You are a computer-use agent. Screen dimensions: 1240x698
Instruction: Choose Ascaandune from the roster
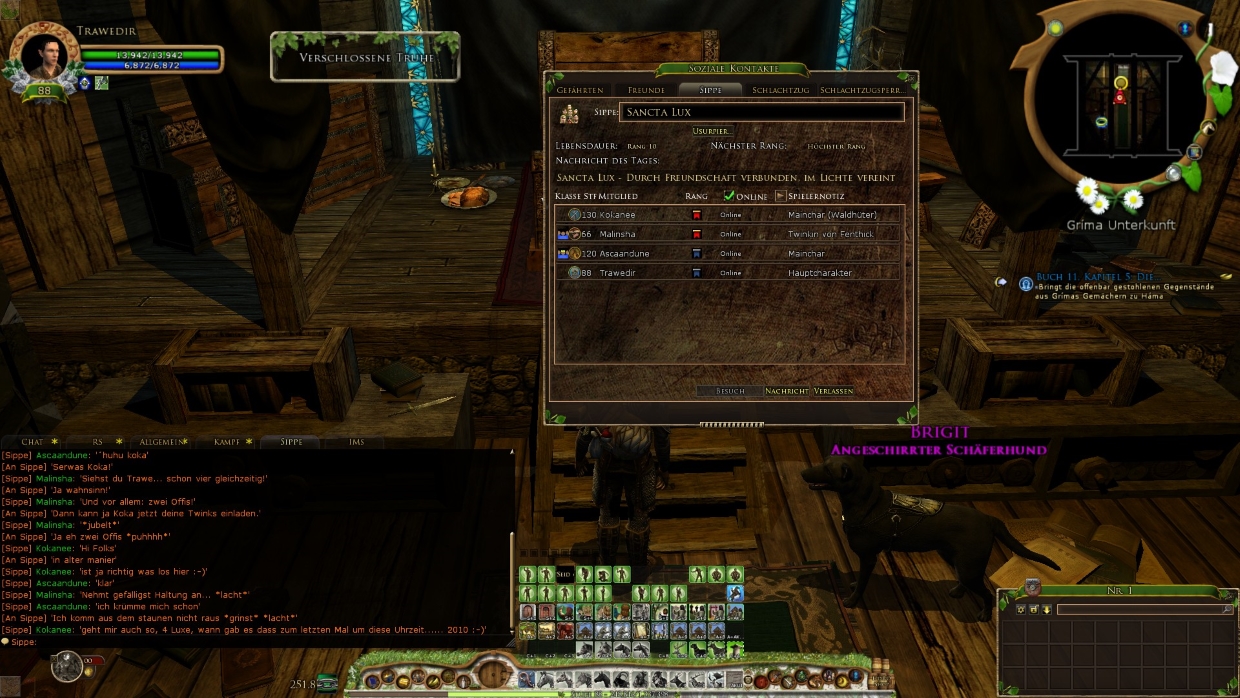pos(624,254)
